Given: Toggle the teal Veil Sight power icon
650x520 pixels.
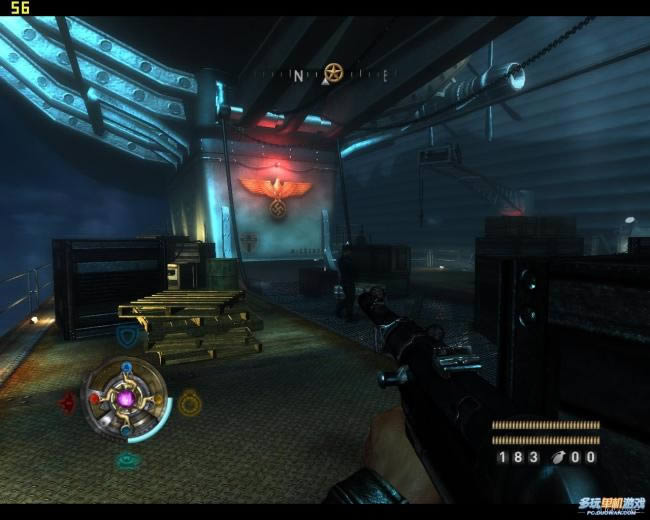Looking at the screenshot, I should pos(128,461).
